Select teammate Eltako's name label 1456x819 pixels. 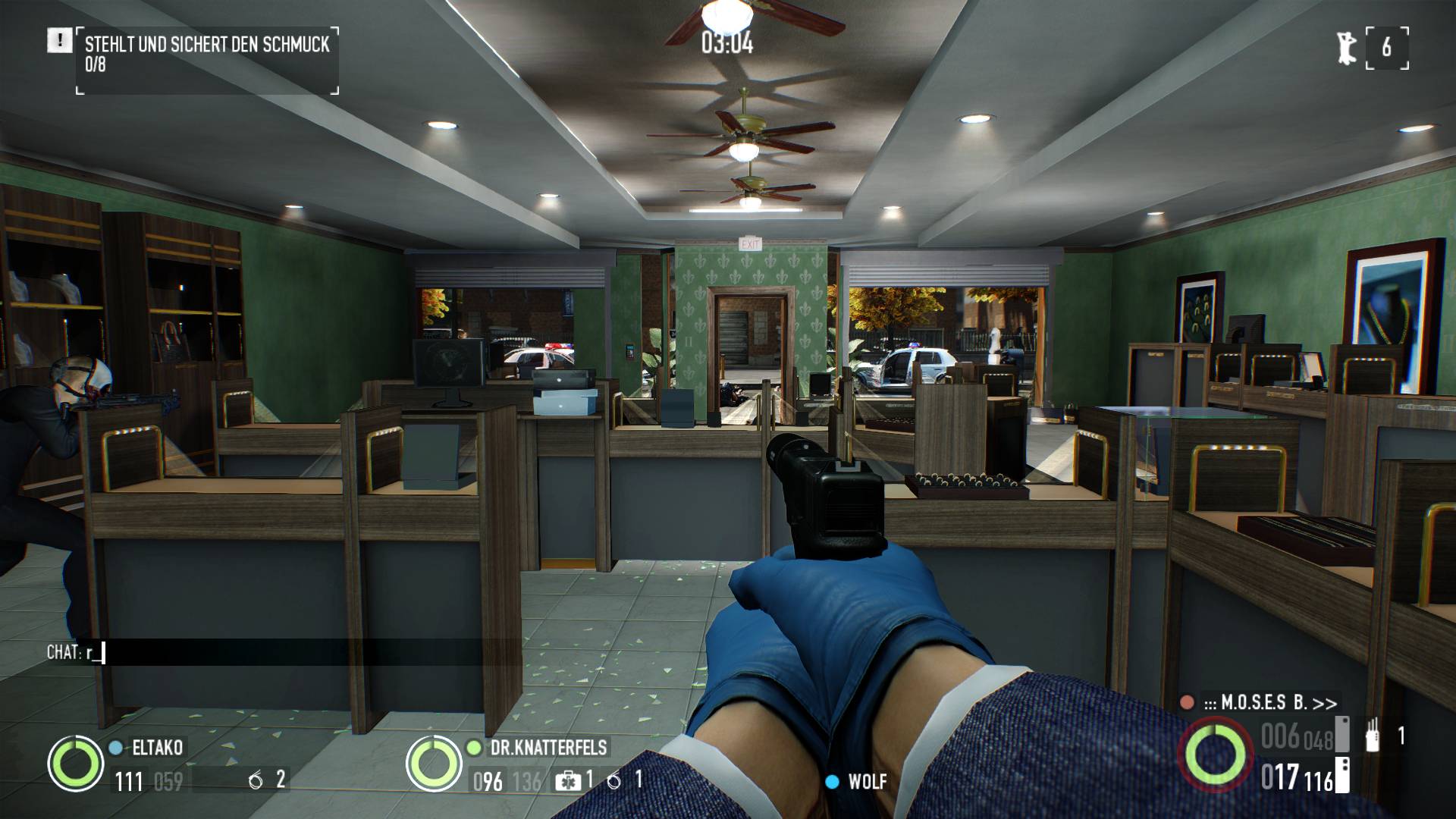(x=157, y=748)
